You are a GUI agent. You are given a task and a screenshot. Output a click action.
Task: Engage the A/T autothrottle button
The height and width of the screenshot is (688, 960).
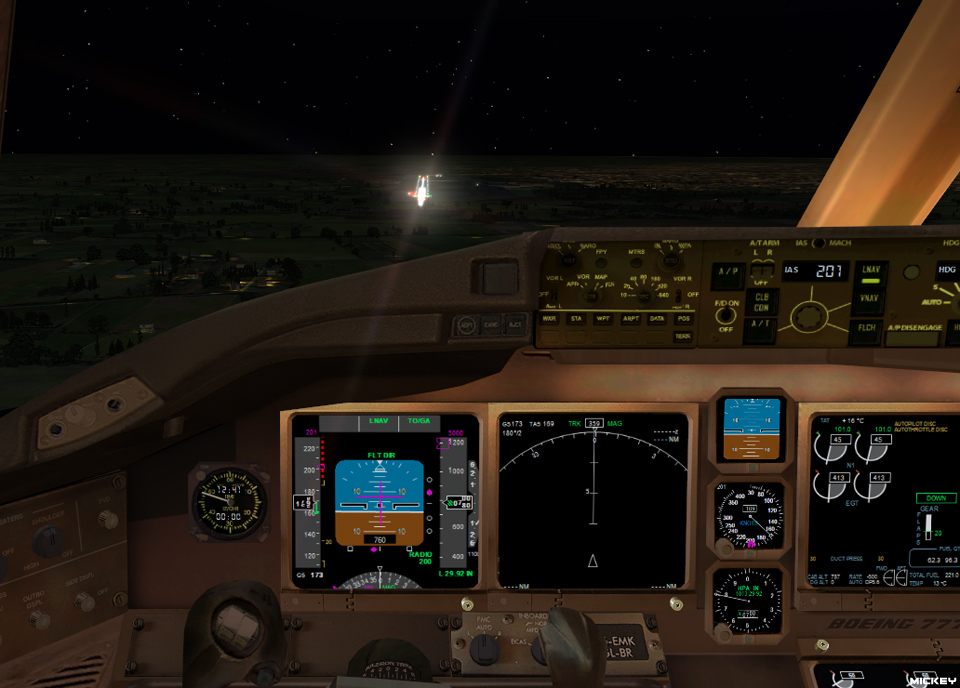click(761, 324)
